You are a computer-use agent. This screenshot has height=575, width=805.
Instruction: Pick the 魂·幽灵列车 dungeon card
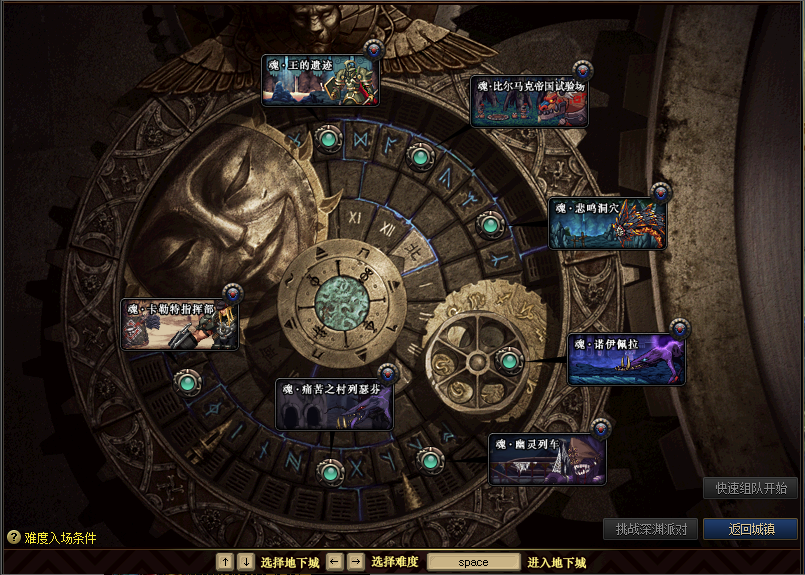(547, 459)
